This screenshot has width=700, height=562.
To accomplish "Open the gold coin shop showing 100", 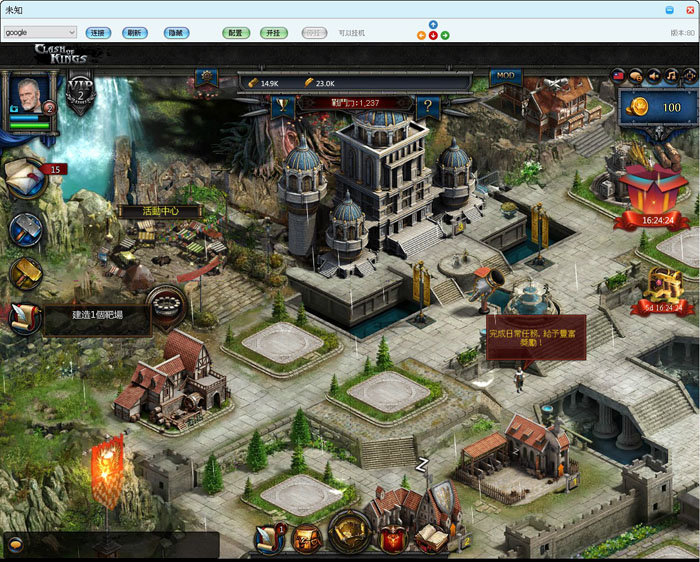I will 657,107.
